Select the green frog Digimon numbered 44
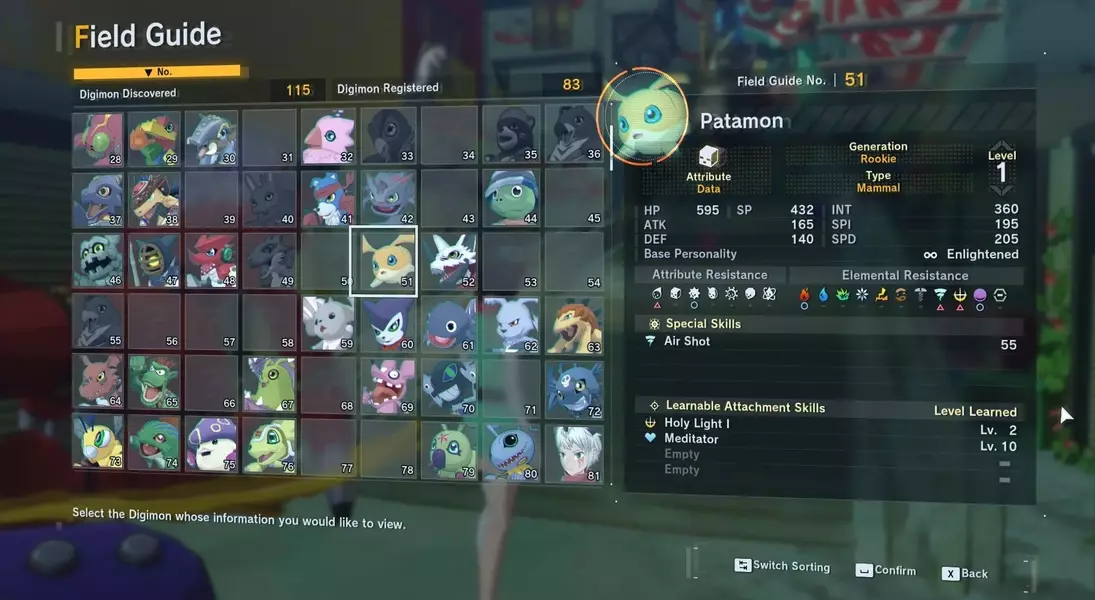This screenshot has height=600, width=1095. click(511, 197)
